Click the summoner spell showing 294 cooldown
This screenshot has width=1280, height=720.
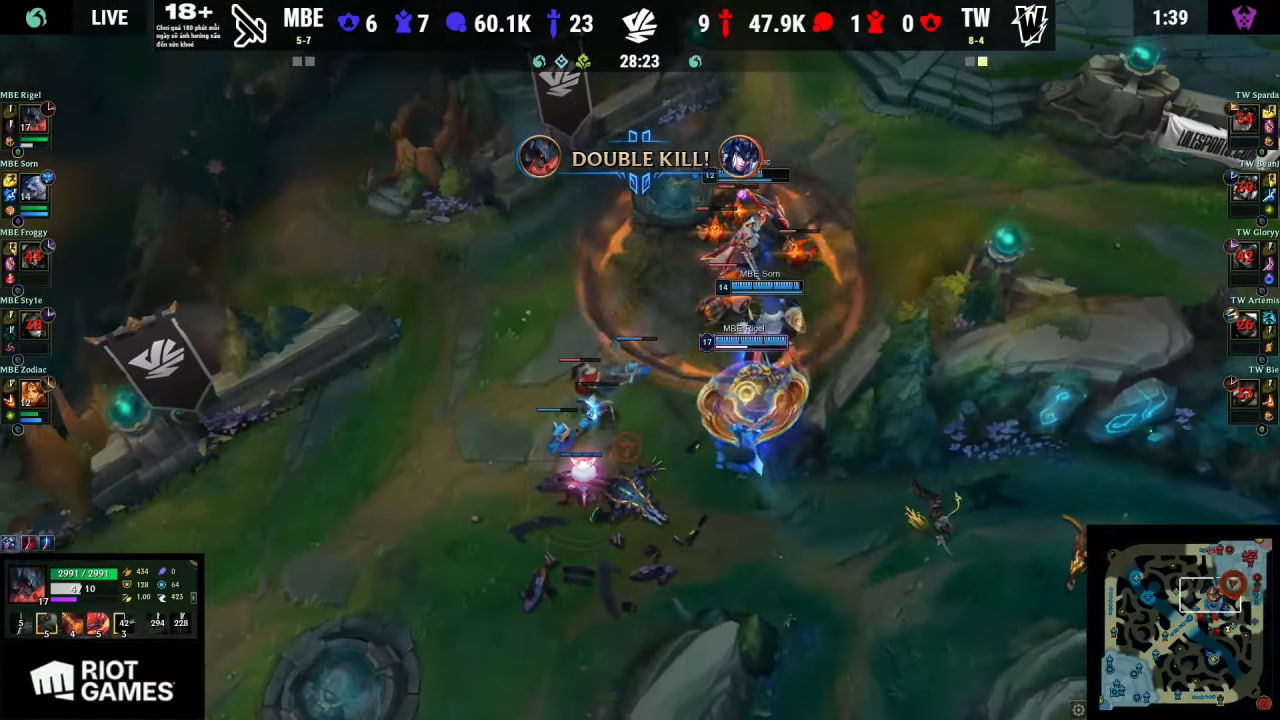[157, 623]
